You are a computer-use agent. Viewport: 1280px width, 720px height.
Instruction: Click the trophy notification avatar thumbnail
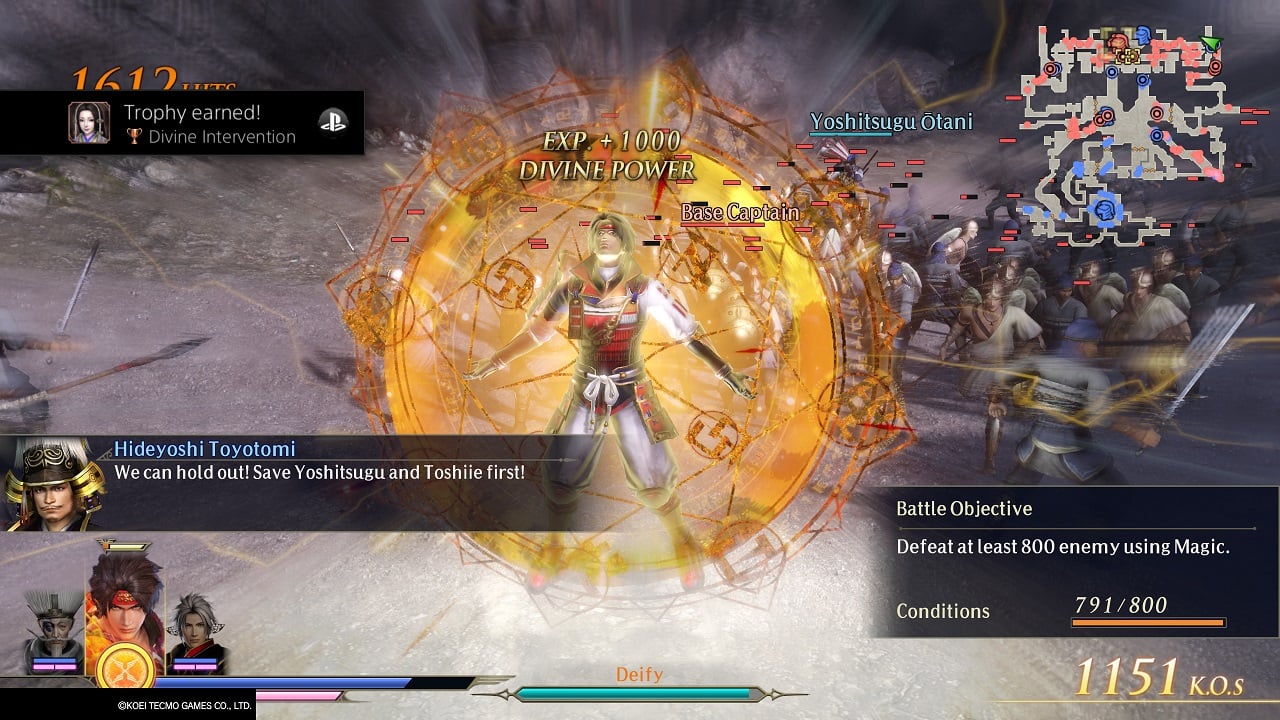(88, 123)
